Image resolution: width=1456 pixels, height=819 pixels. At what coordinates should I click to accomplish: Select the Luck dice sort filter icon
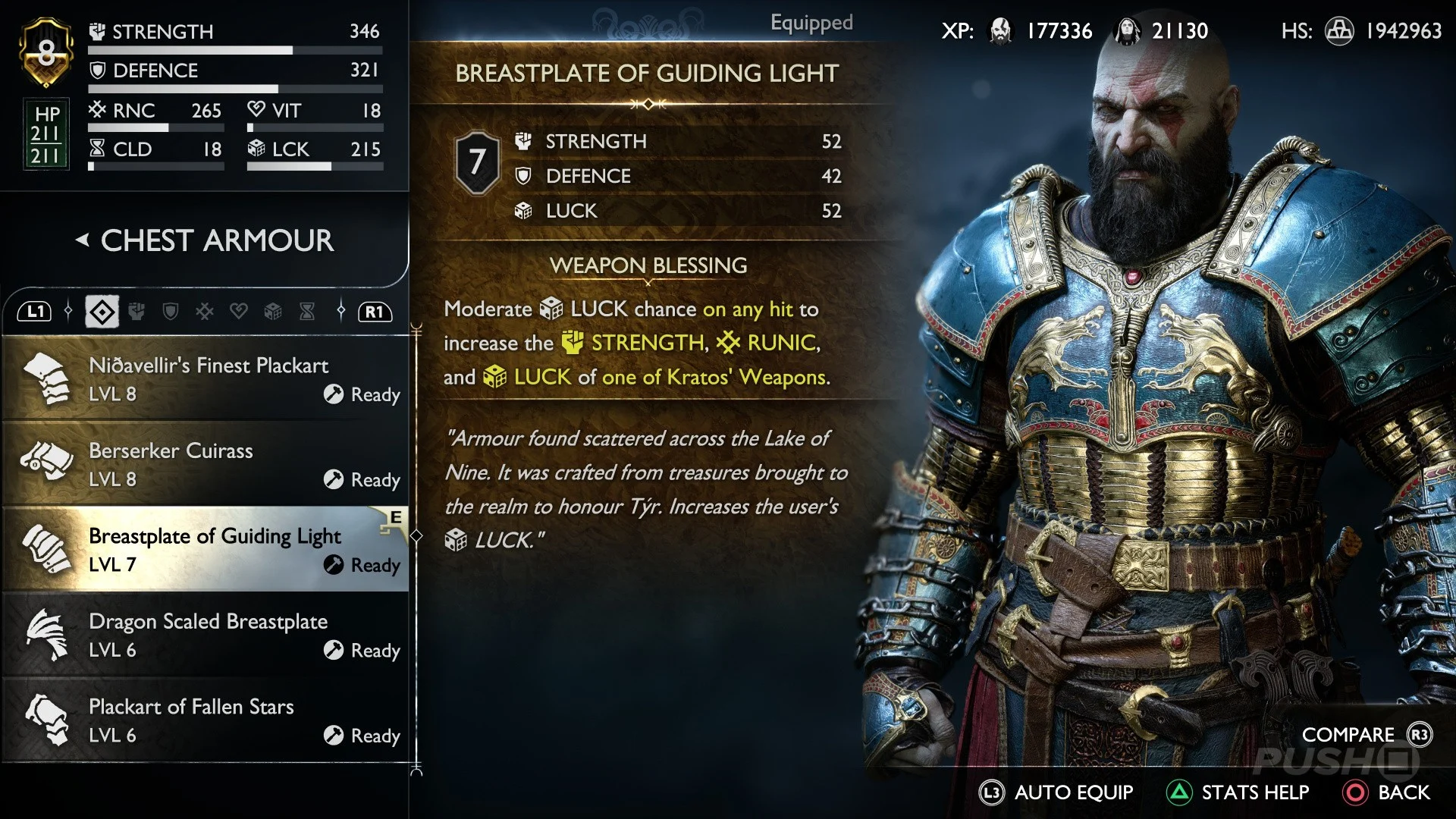click(x=272, y=311)
